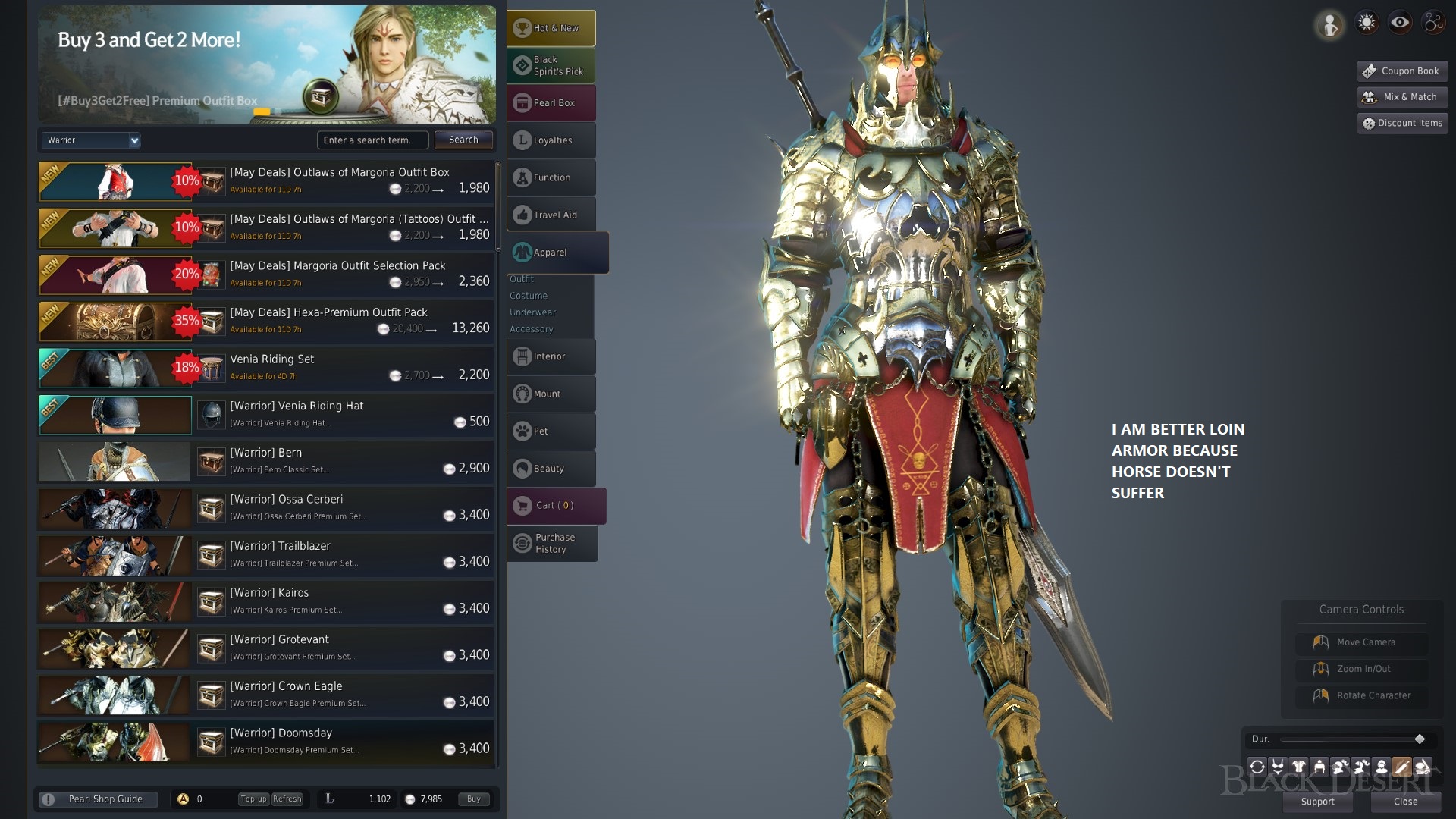Open the Pet shop section

coord(551,431)
